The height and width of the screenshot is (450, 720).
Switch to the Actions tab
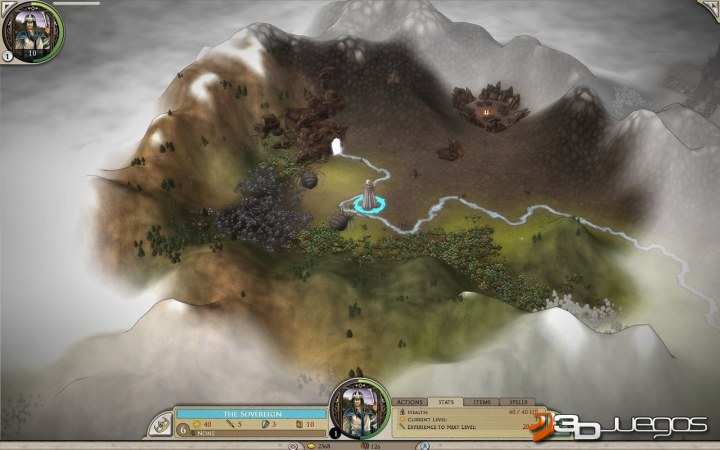pos(412,402)
